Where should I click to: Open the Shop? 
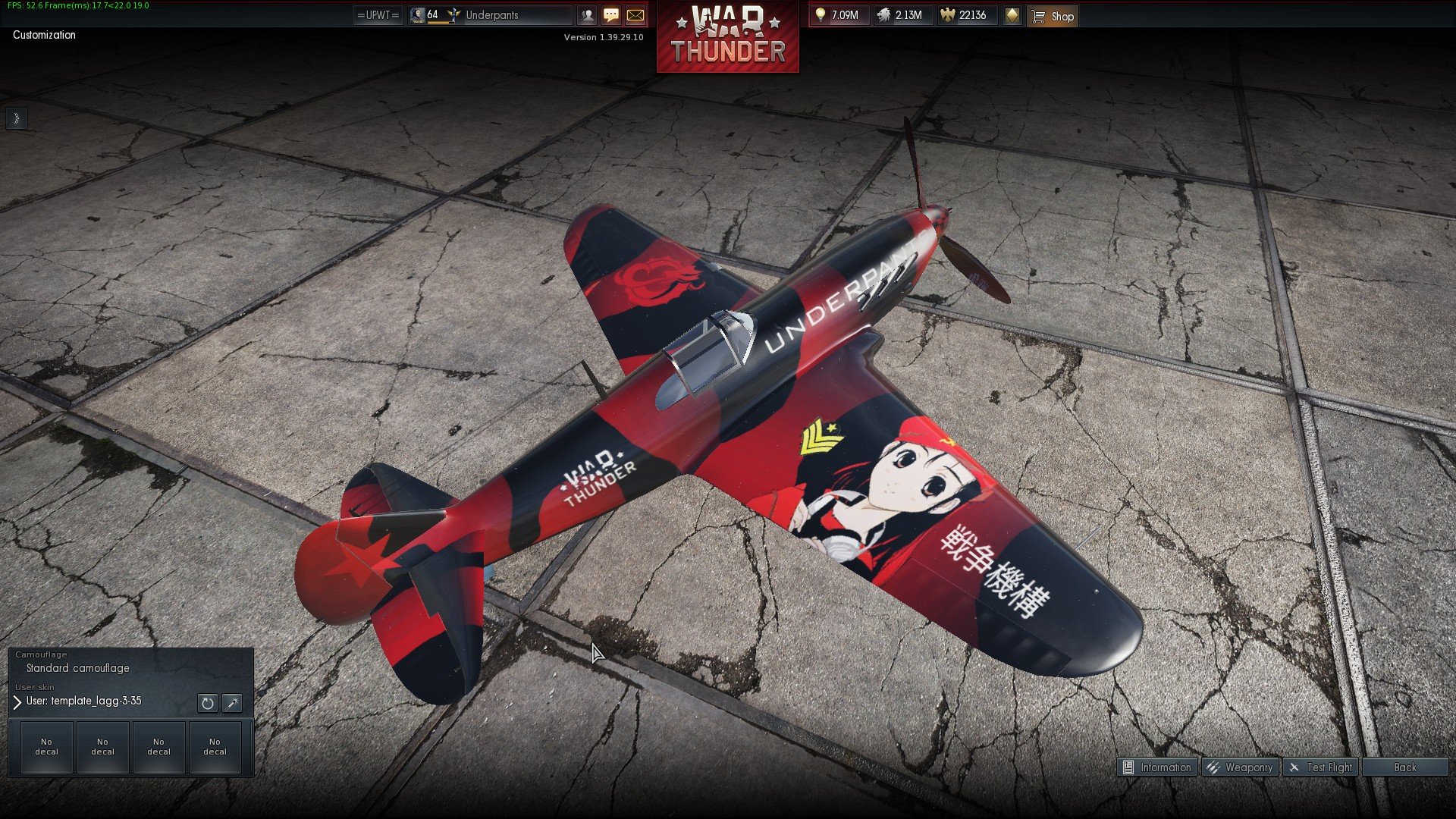click(x=1053, y=16)
